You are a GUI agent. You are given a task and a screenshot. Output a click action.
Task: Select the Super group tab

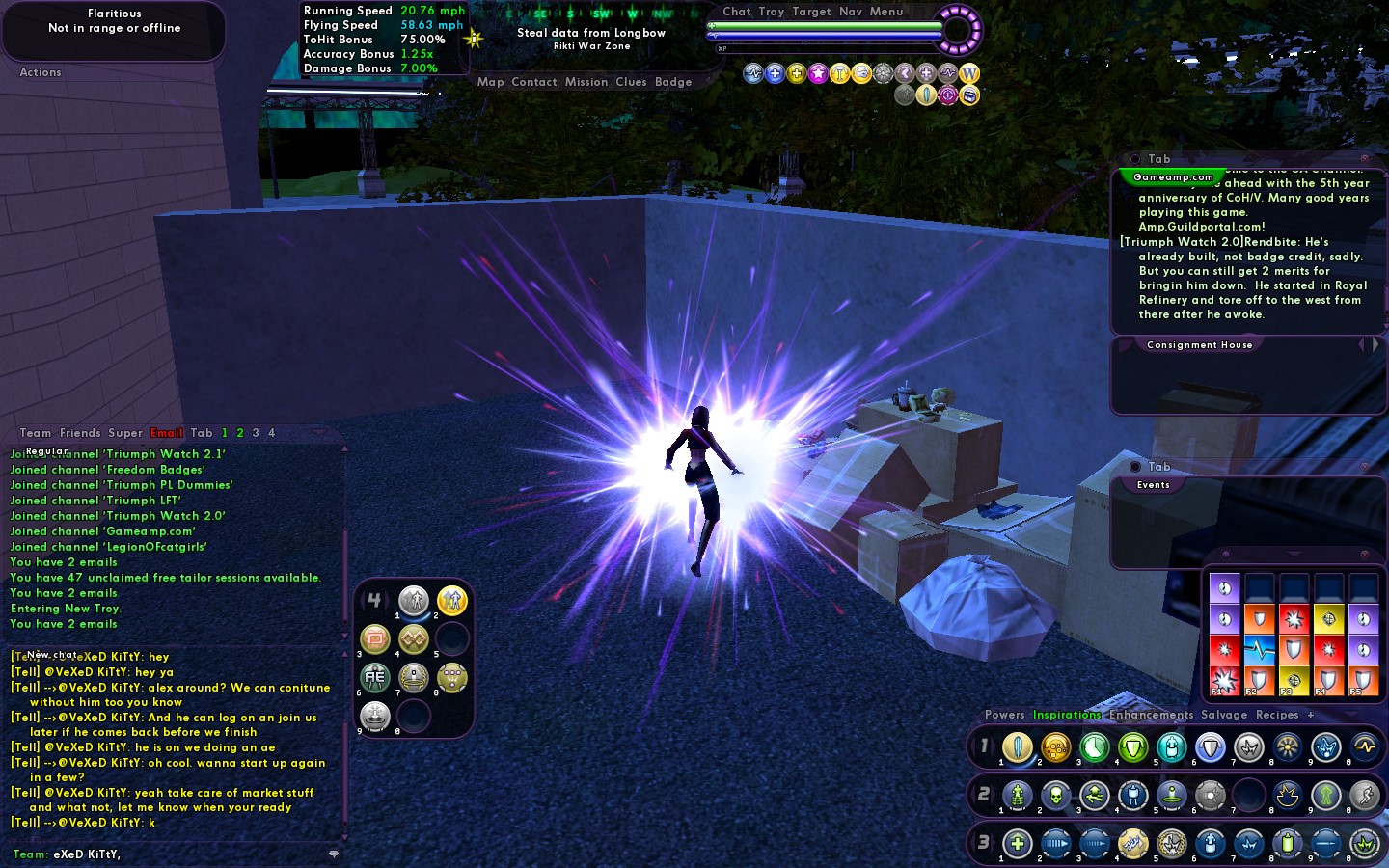(125, 433)
